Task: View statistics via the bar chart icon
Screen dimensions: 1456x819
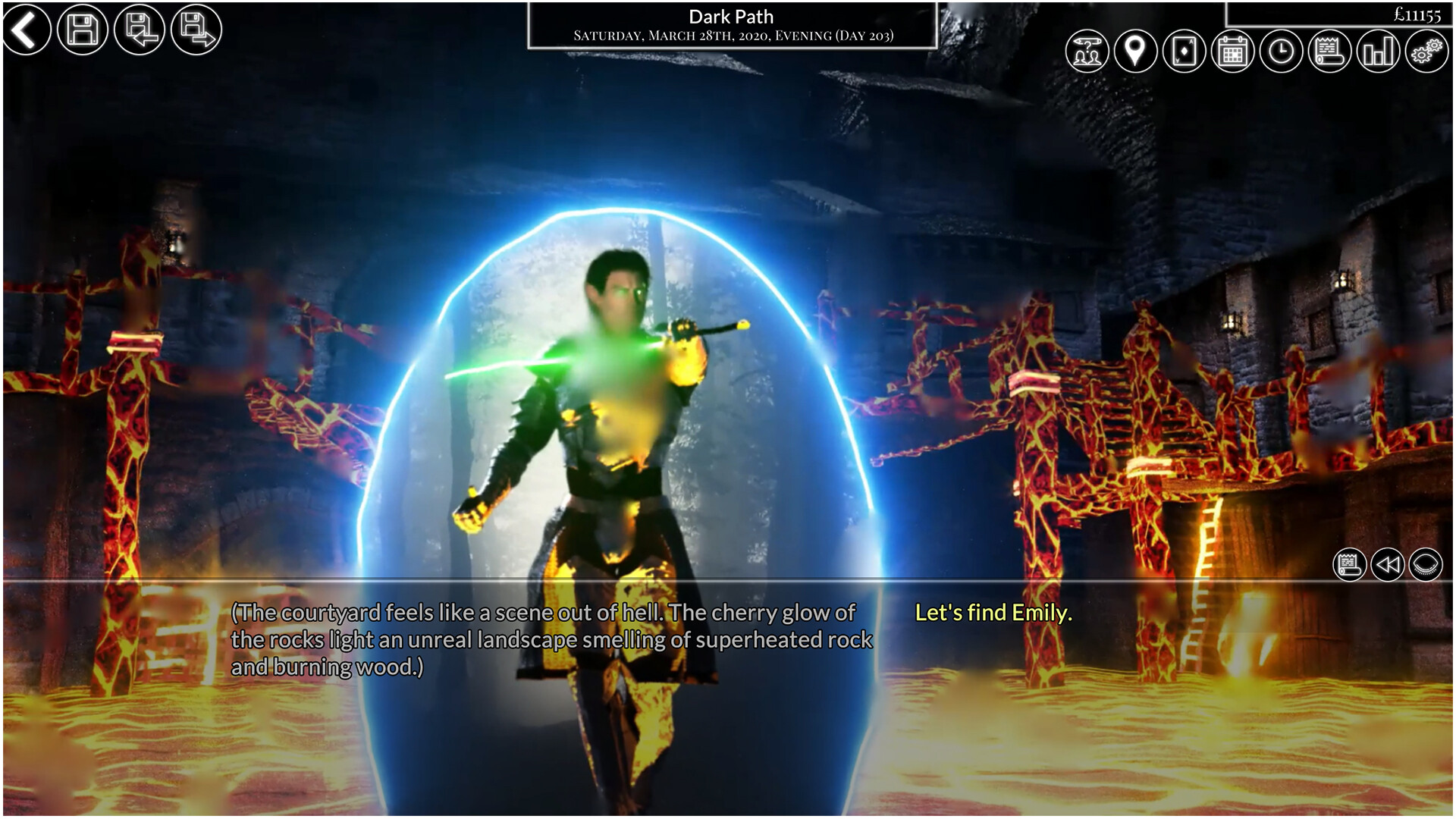Action: 1376,53
